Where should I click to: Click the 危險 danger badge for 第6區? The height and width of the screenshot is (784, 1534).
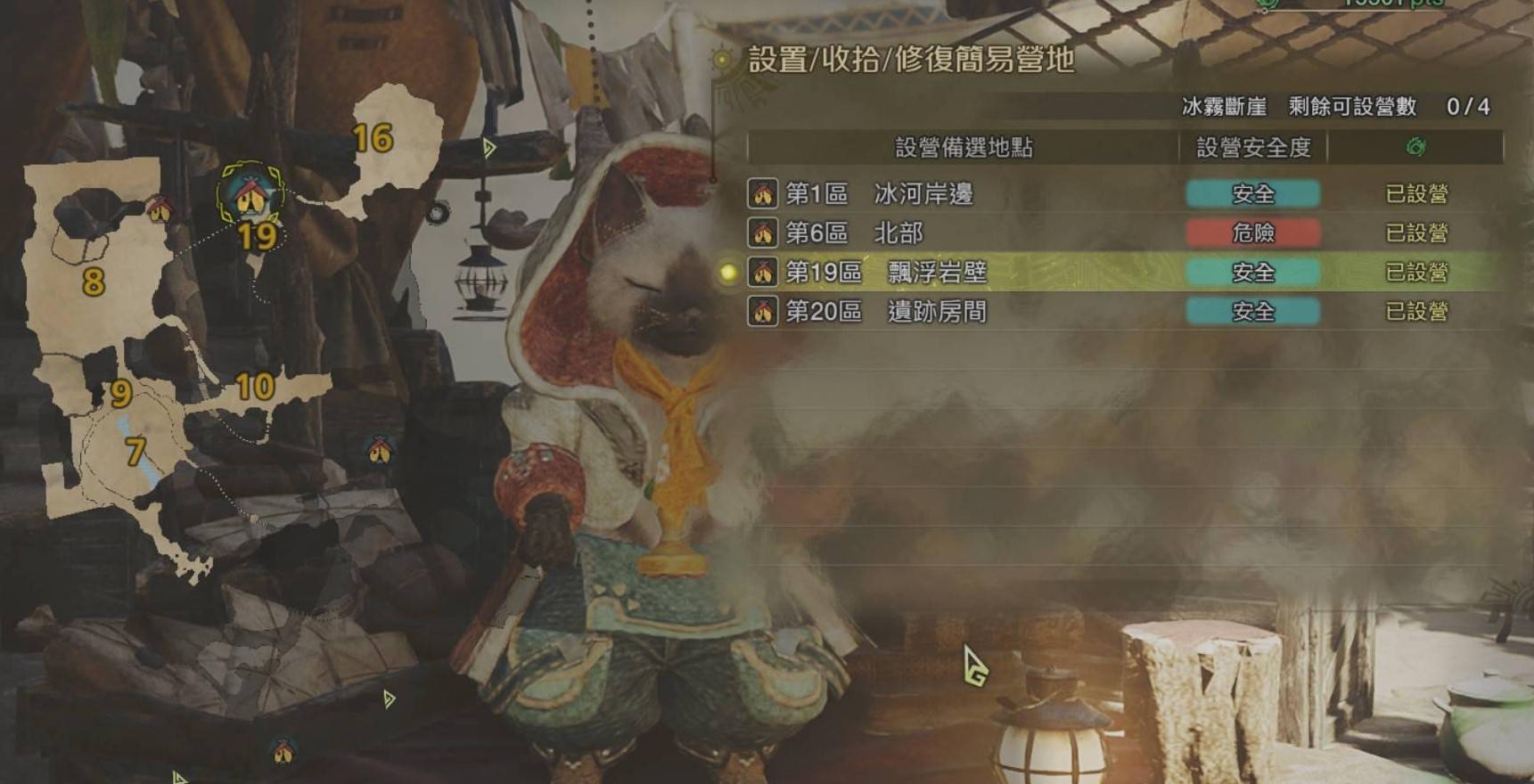tap(1251, 234)
